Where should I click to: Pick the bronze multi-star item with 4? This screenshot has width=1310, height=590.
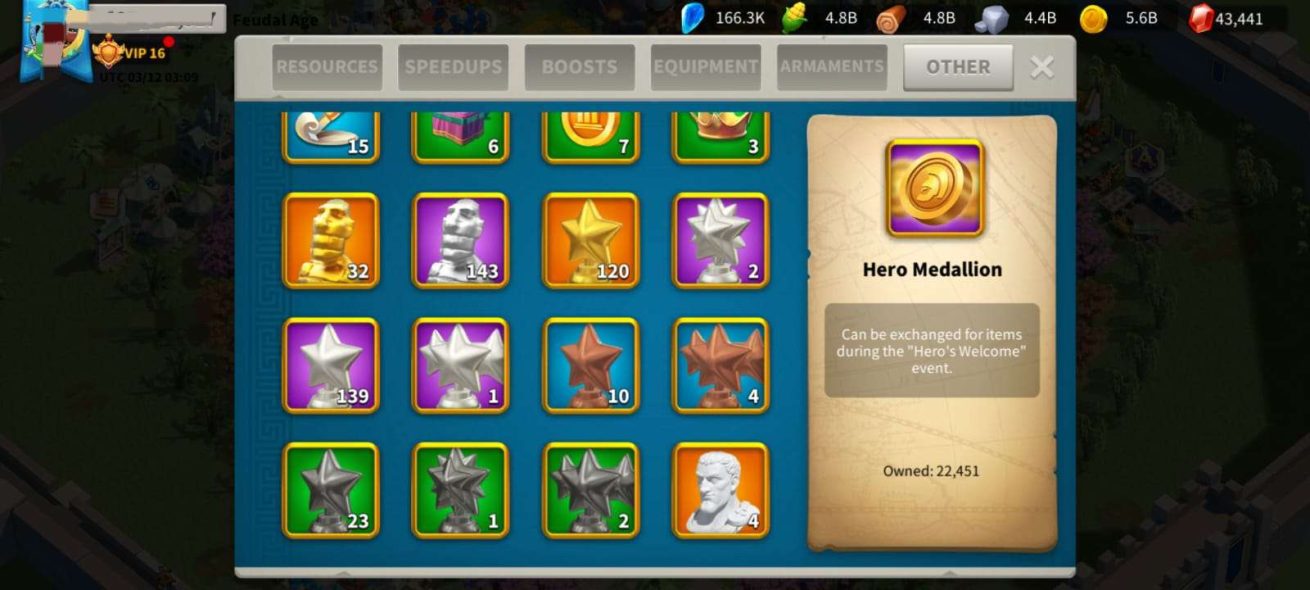[x=721, y=366]
